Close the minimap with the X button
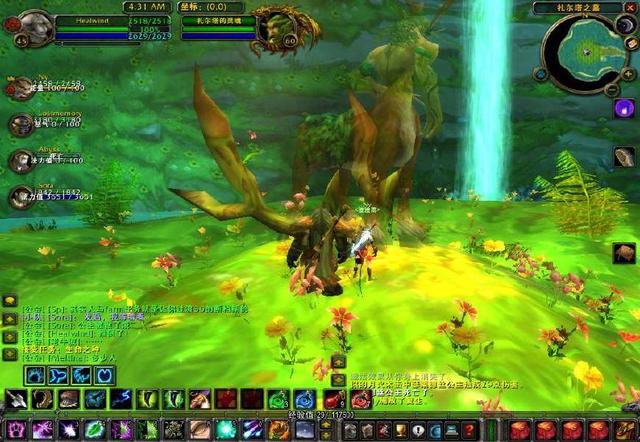Viewport: 640px width, 442px height. [x=628, y=7]
